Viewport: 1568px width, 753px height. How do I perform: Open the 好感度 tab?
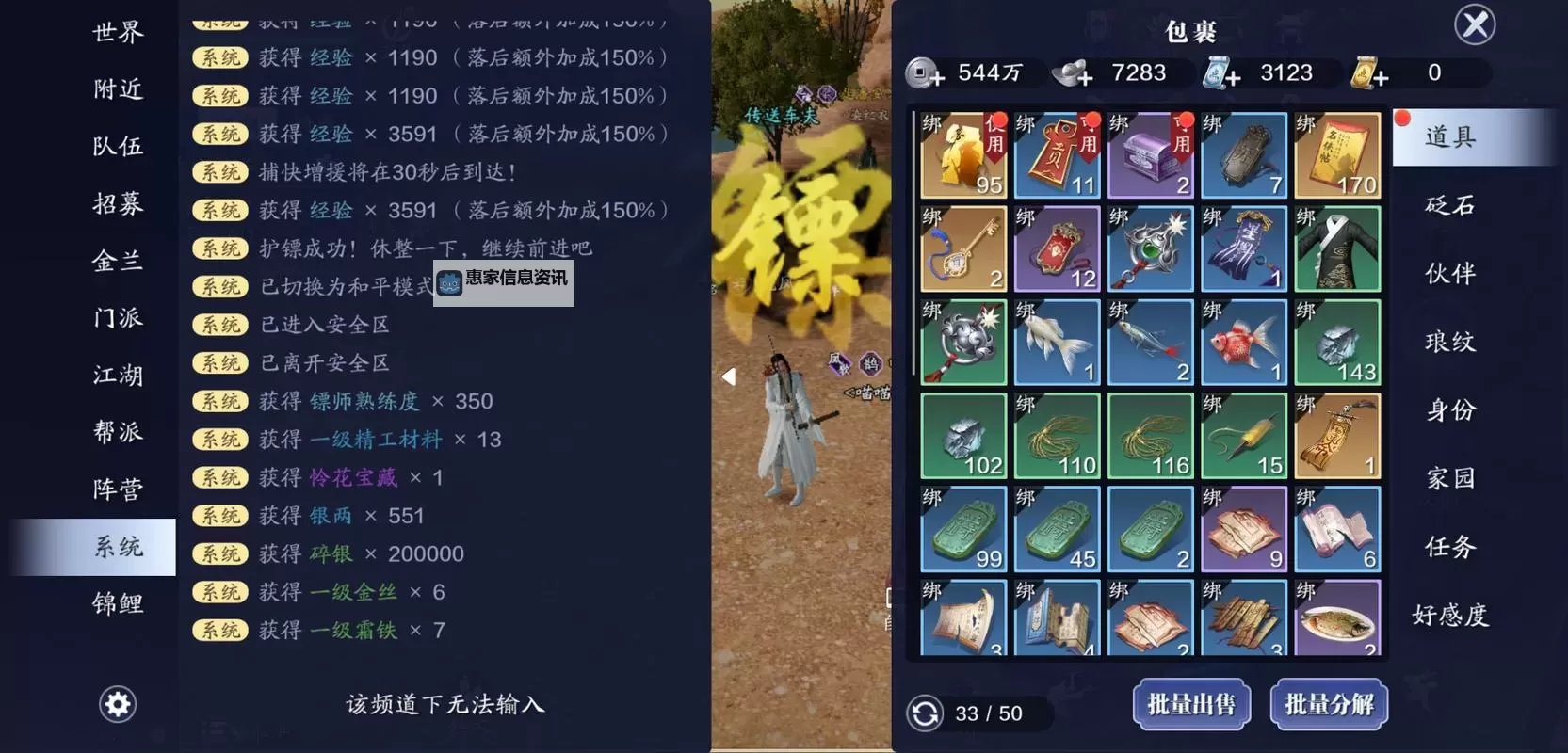[1450, 616]
